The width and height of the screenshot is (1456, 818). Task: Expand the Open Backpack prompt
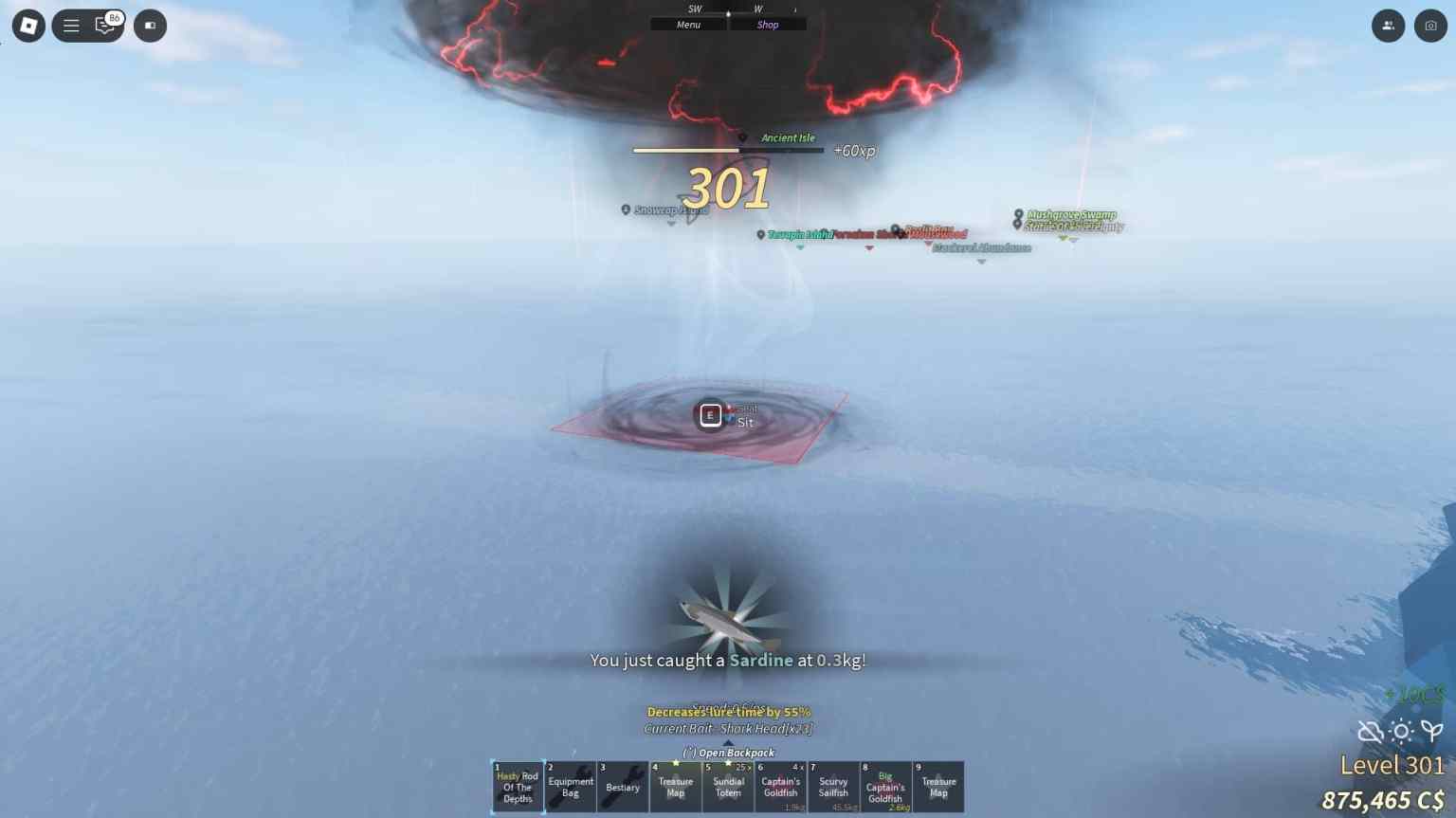click(x=728, y=752)
